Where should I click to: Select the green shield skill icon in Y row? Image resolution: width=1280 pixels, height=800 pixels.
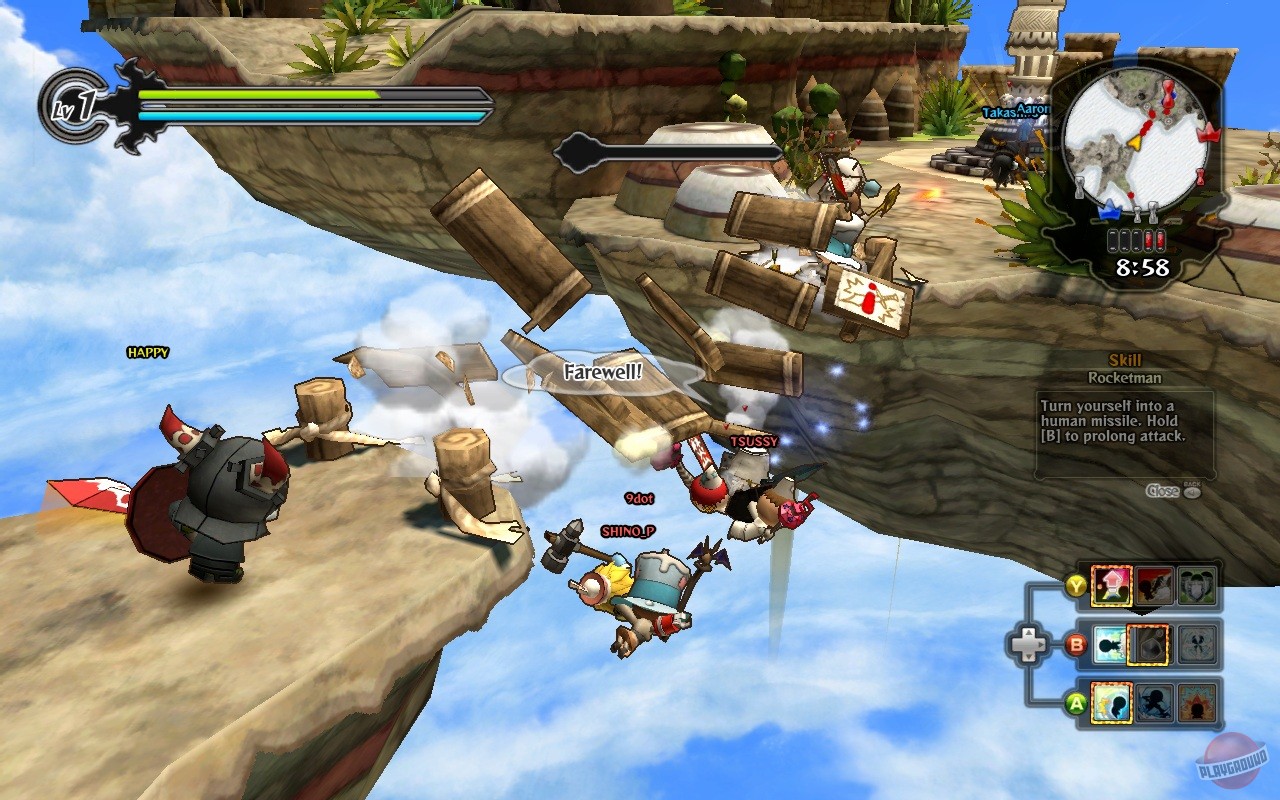tap(1197, 585)
